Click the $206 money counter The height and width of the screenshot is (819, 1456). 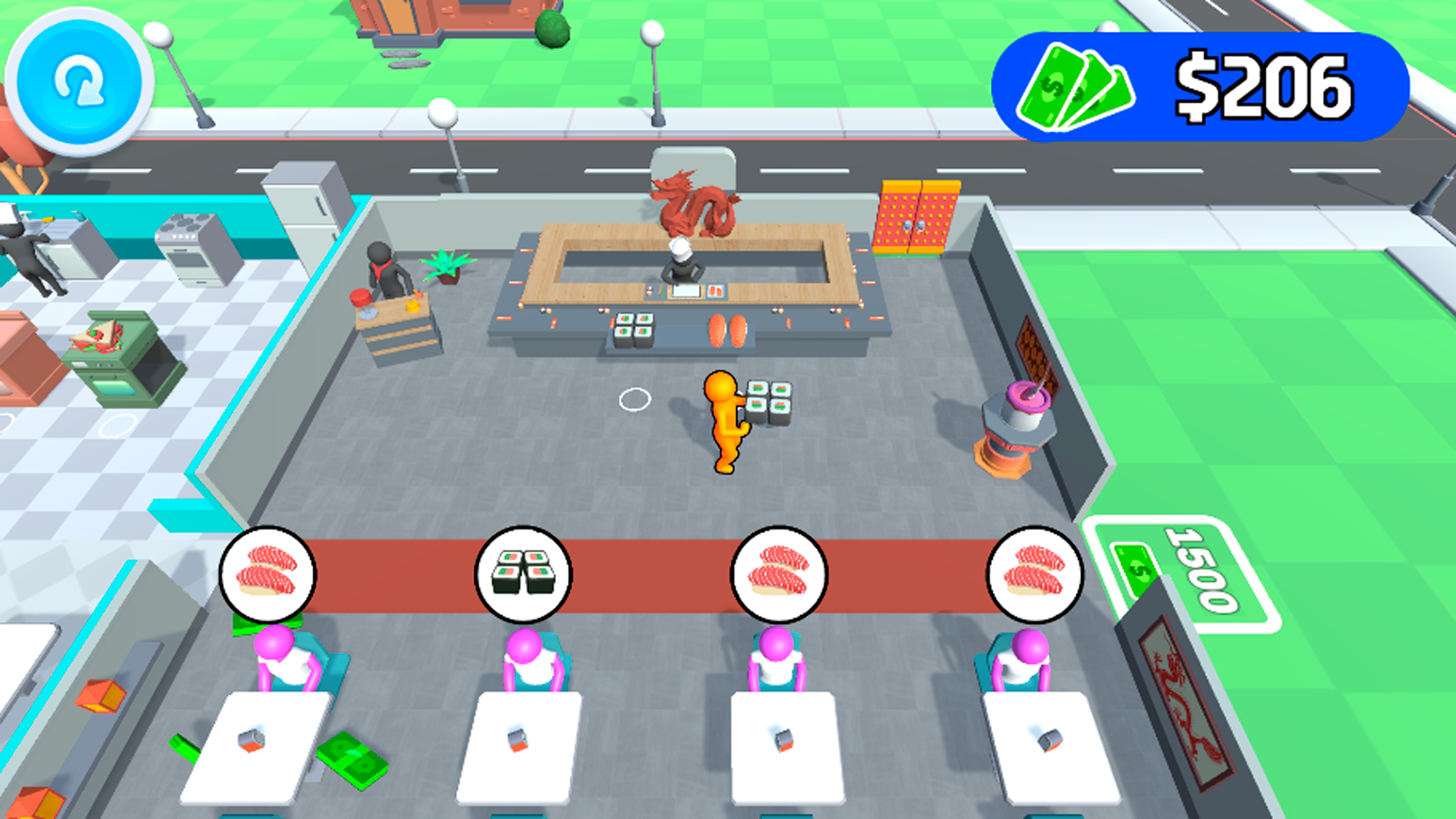click(1260, 85)
